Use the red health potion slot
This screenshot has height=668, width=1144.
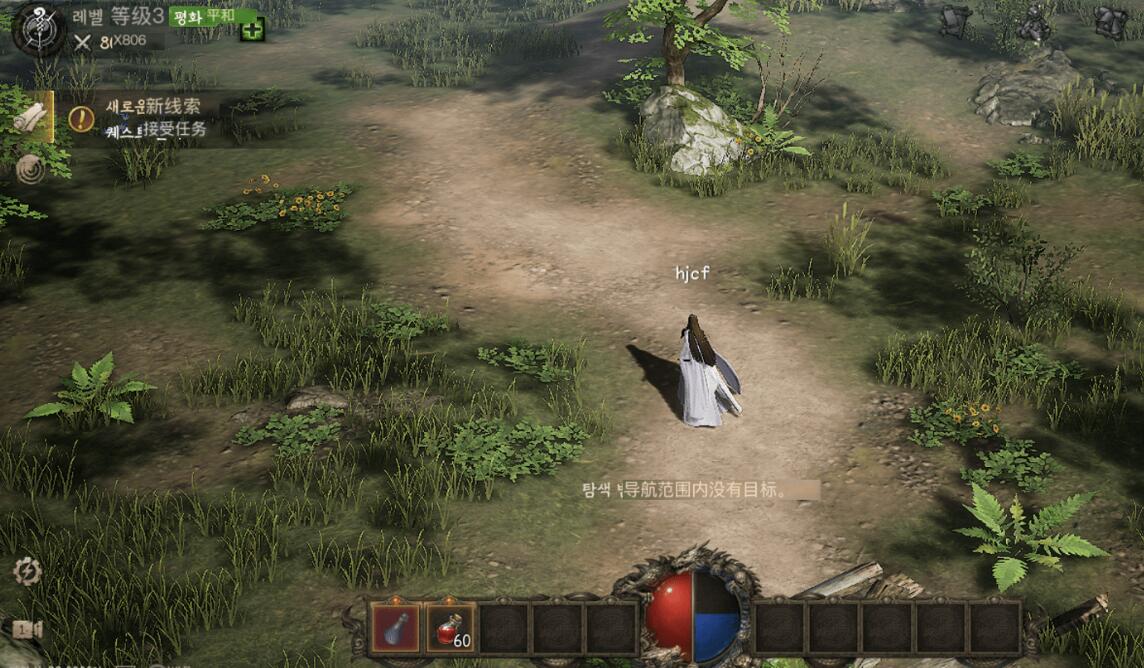450,628
